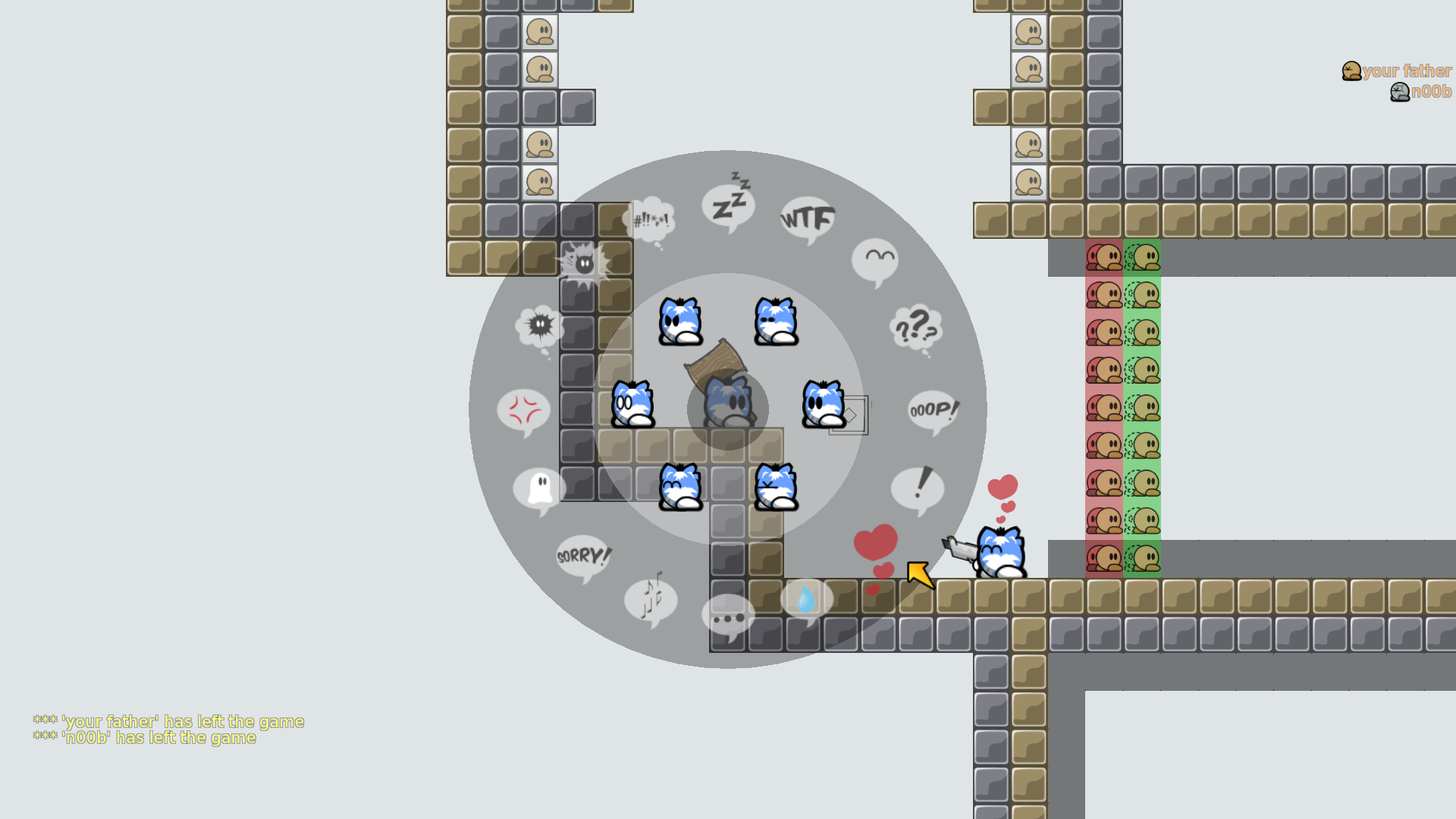Choose the oooP! emote bubble
The height and width of the screenshot is (819, 1456).
pyautogui.click(x=934, y=410)
